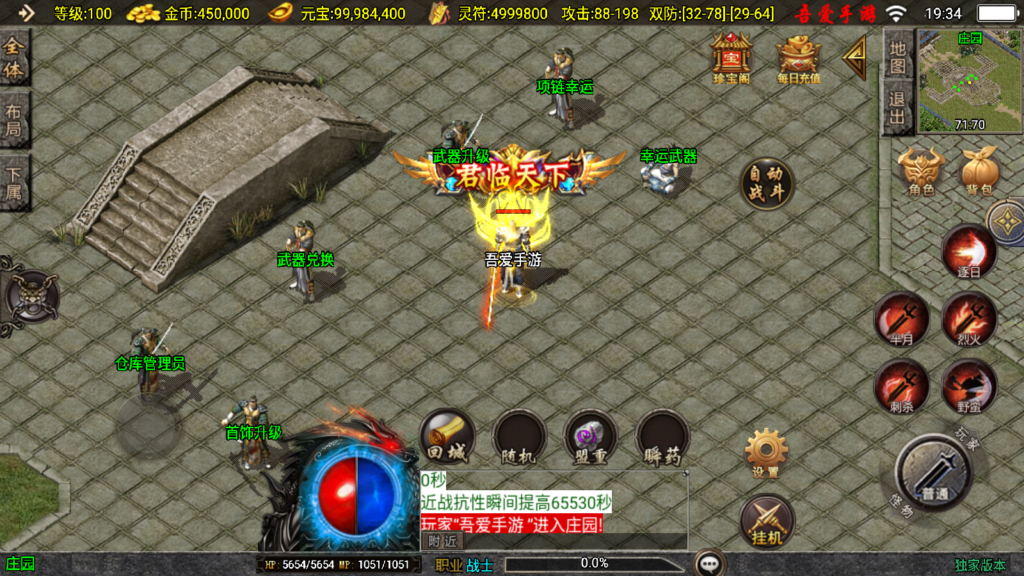Activate the 刺杀 skill
Viewport: 1024px width, 576px height.
(x=901, y=387)
